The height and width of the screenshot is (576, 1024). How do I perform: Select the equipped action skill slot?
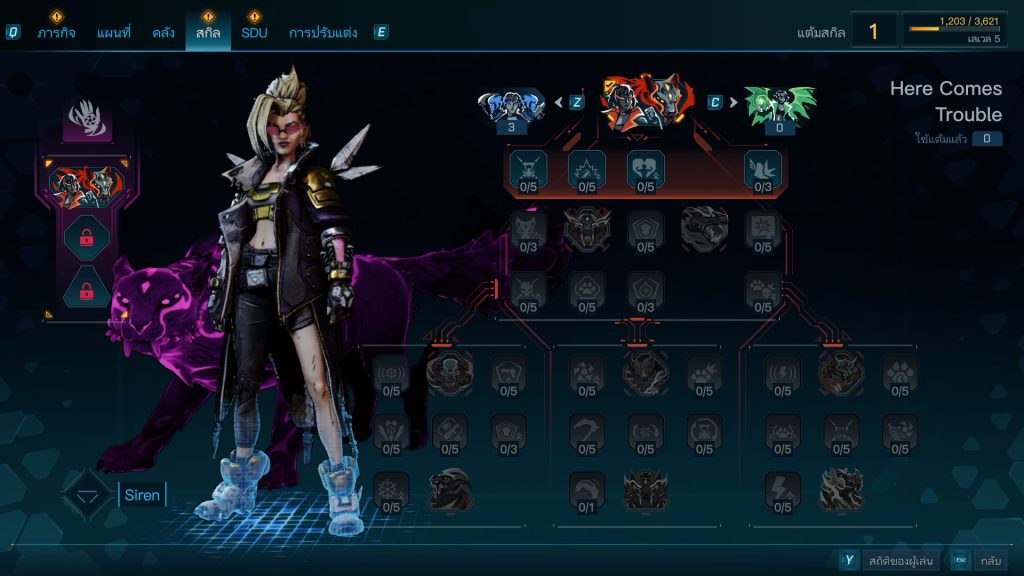(x=86, y=184)
